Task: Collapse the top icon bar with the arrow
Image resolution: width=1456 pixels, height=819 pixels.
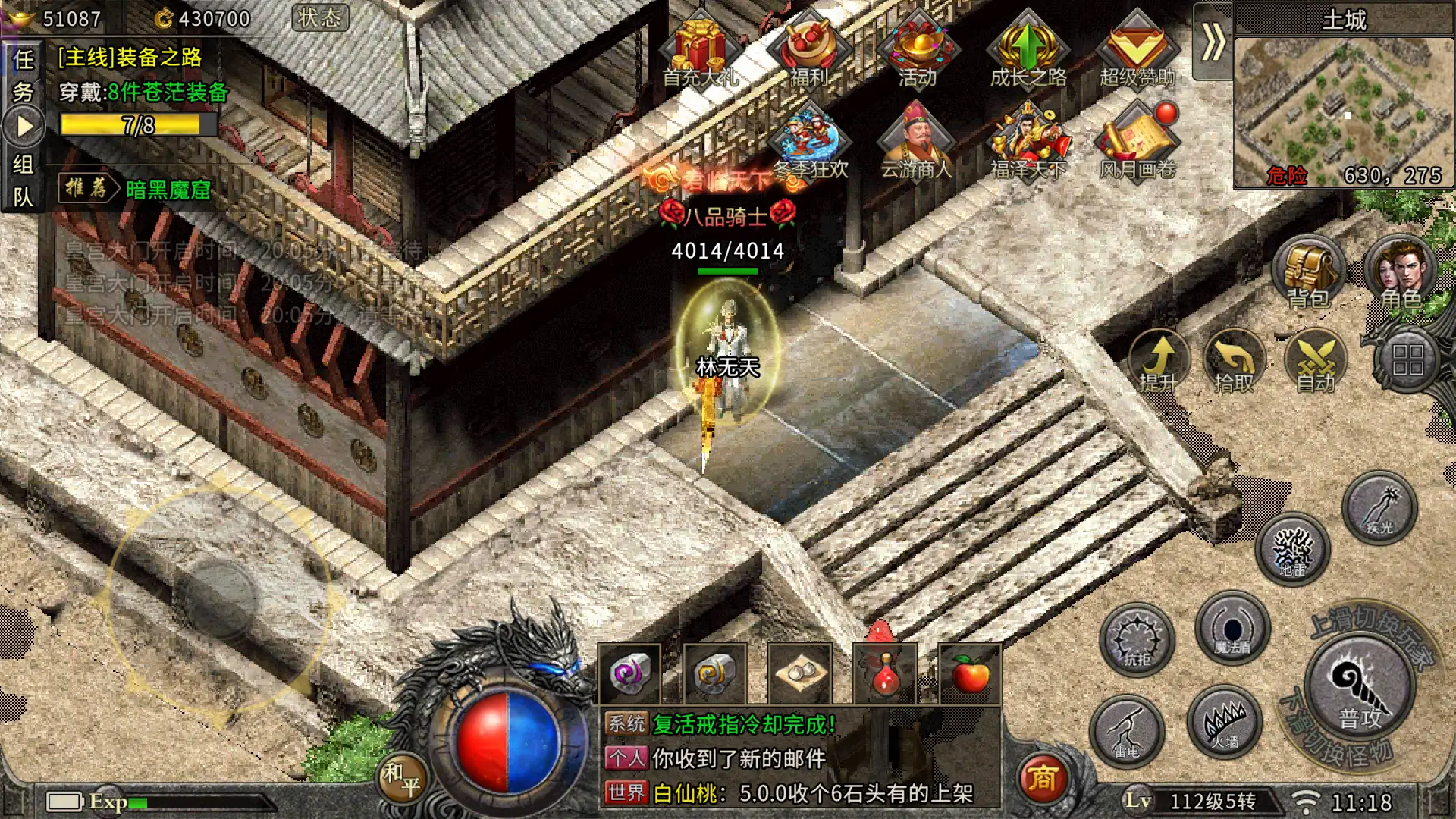Action: tap(1213, 42)
